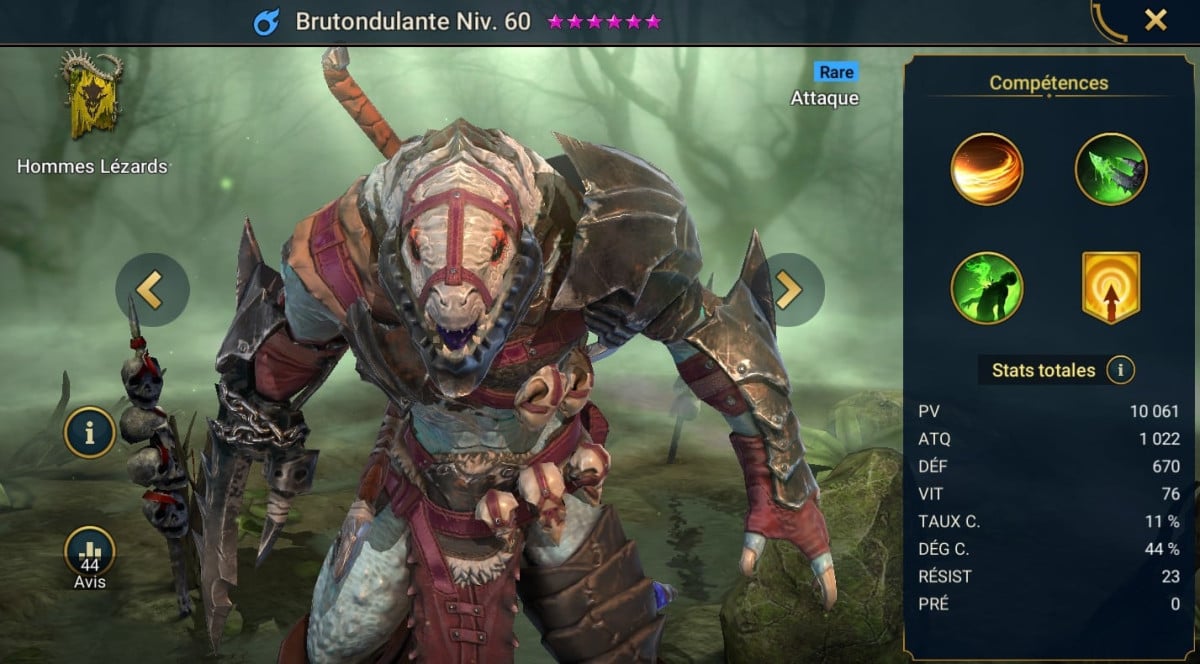Show the next champion

(x=787, y=290)
